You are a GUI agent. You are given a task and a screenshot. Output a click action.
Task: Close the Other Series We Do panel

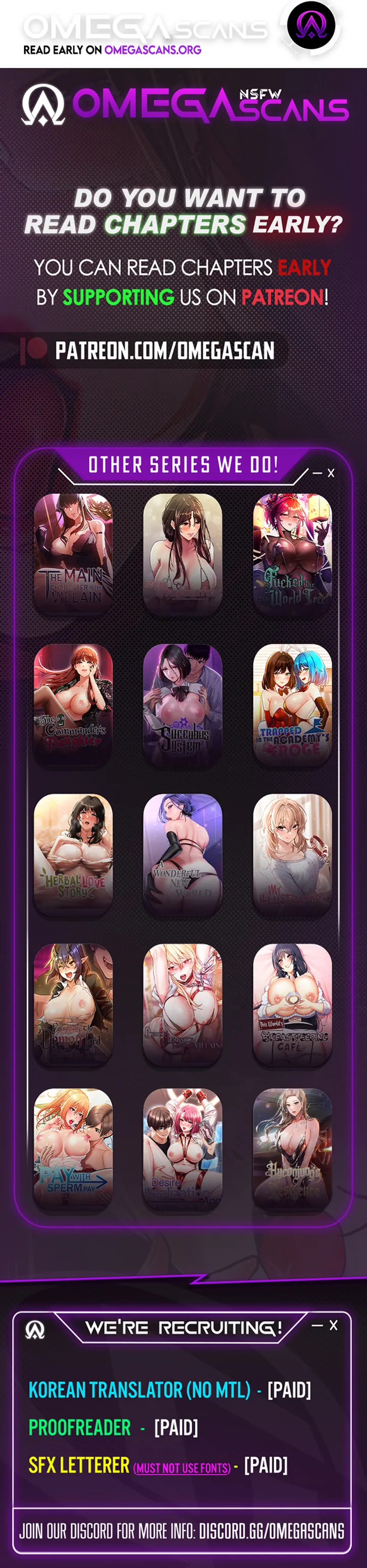331,473
